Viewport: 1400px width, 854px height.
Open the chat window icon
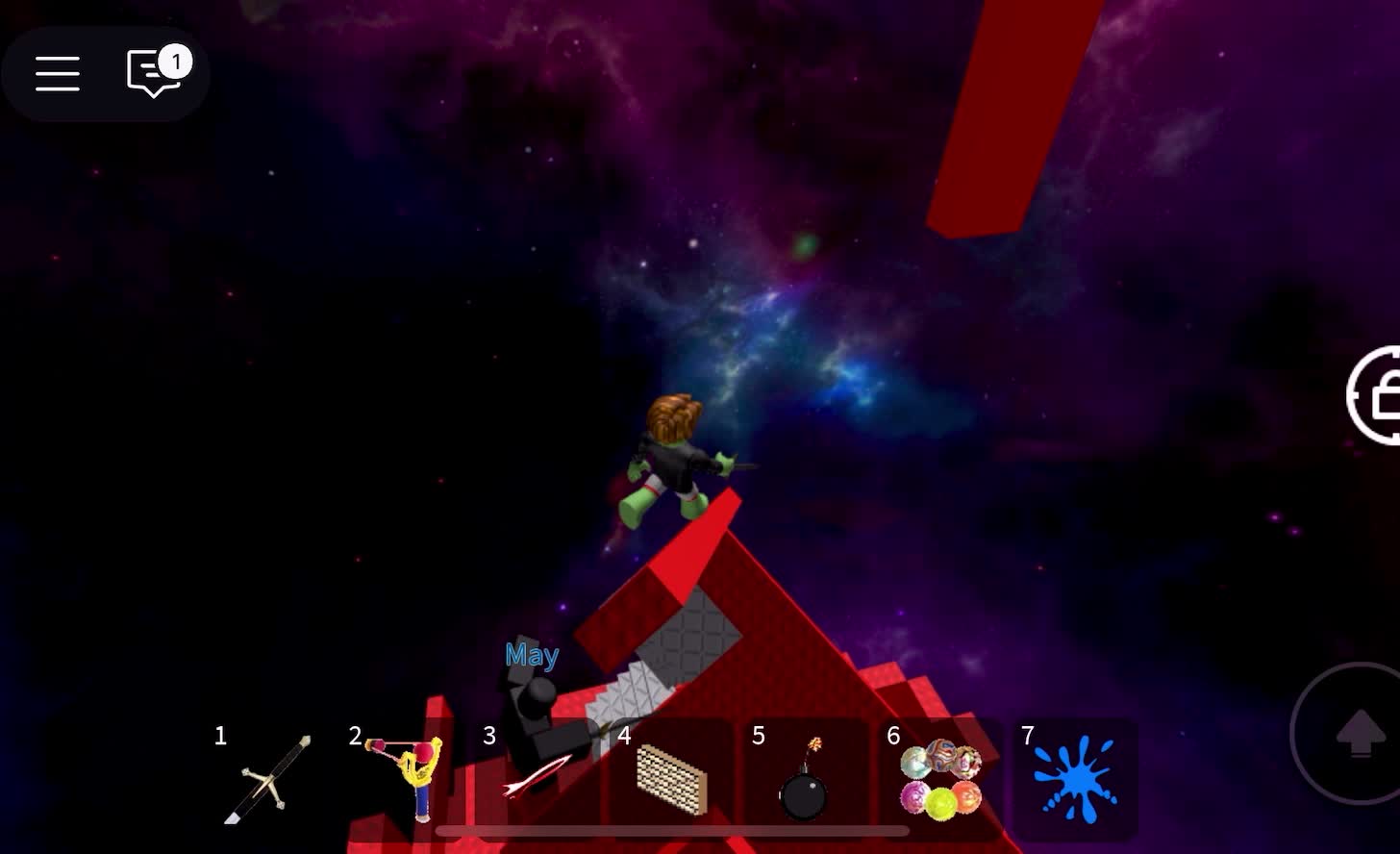coord(152,74)
